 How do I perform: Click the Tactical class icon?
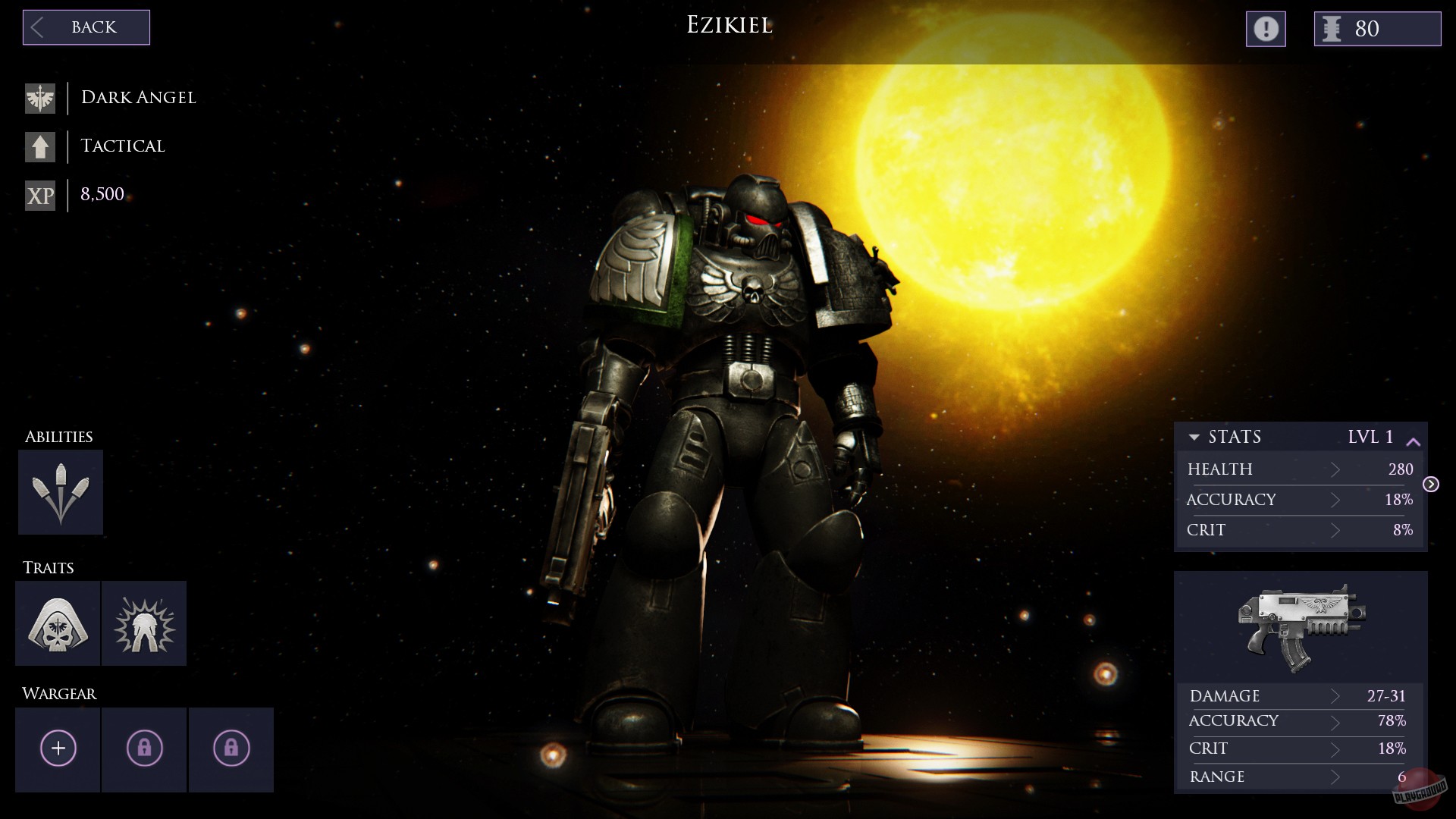40,146
